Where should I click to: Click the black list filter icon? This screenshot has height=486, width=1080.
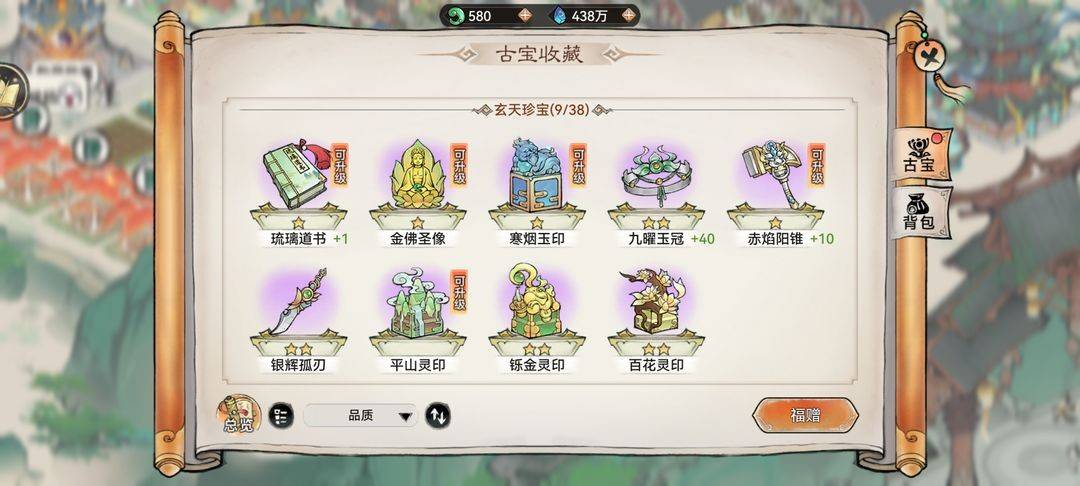(281, 416)
